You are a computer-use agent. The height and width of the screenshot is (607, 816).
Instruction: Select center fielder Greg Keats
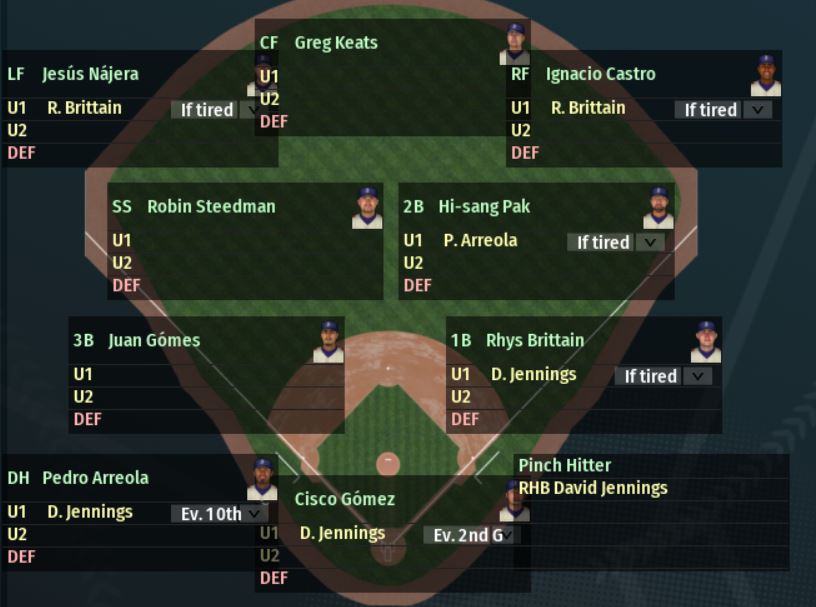[335, 43]
